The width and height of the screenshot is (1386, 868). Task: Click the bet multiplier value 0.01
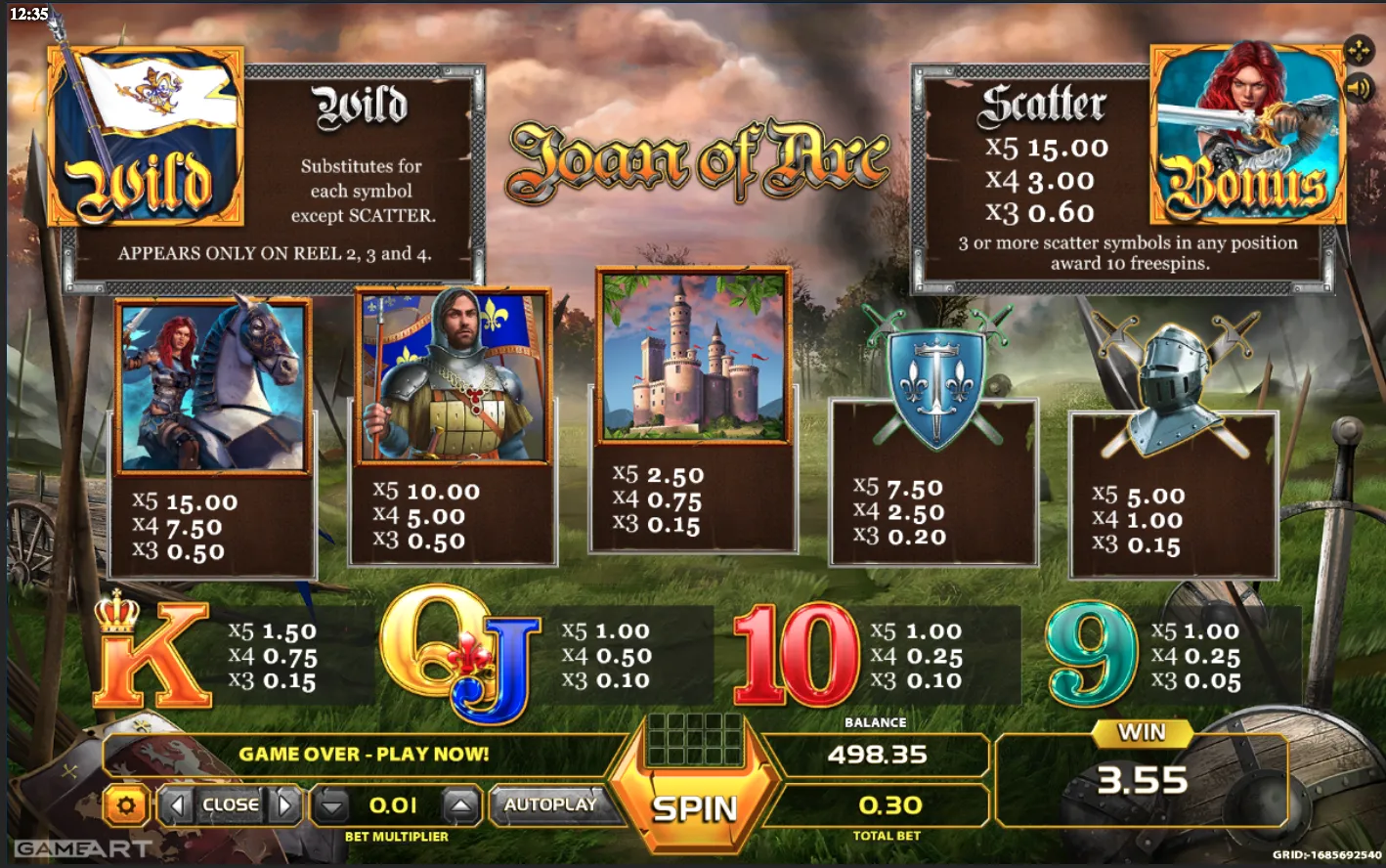pos(395,806)
